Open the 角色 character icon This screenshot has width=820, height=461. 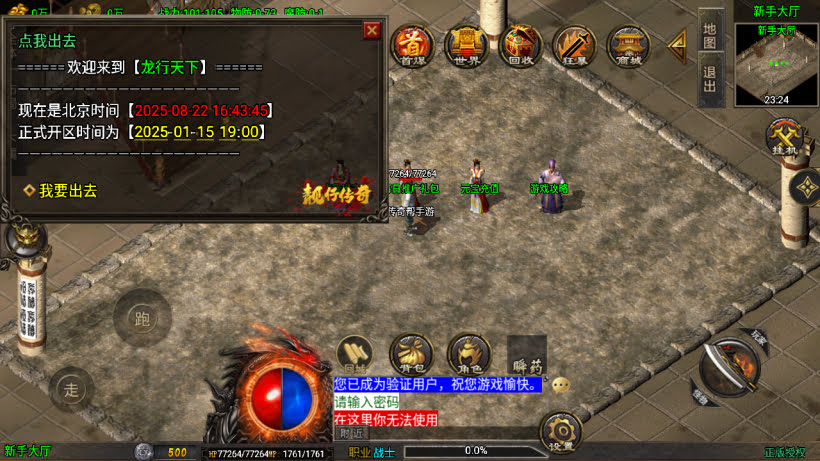[x=468, y=354]
